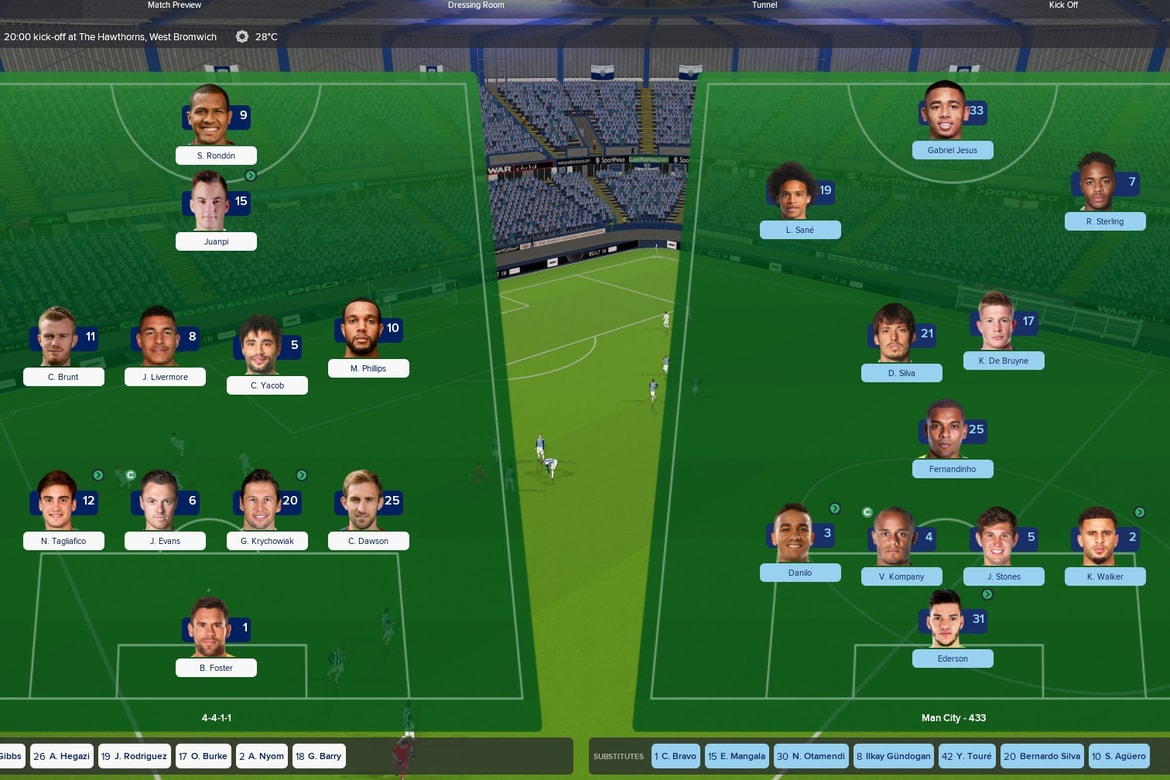Viewport: 1170px width, 780px height.
Task: Choose substitute S. Agüero
Action: point(1117,756)
